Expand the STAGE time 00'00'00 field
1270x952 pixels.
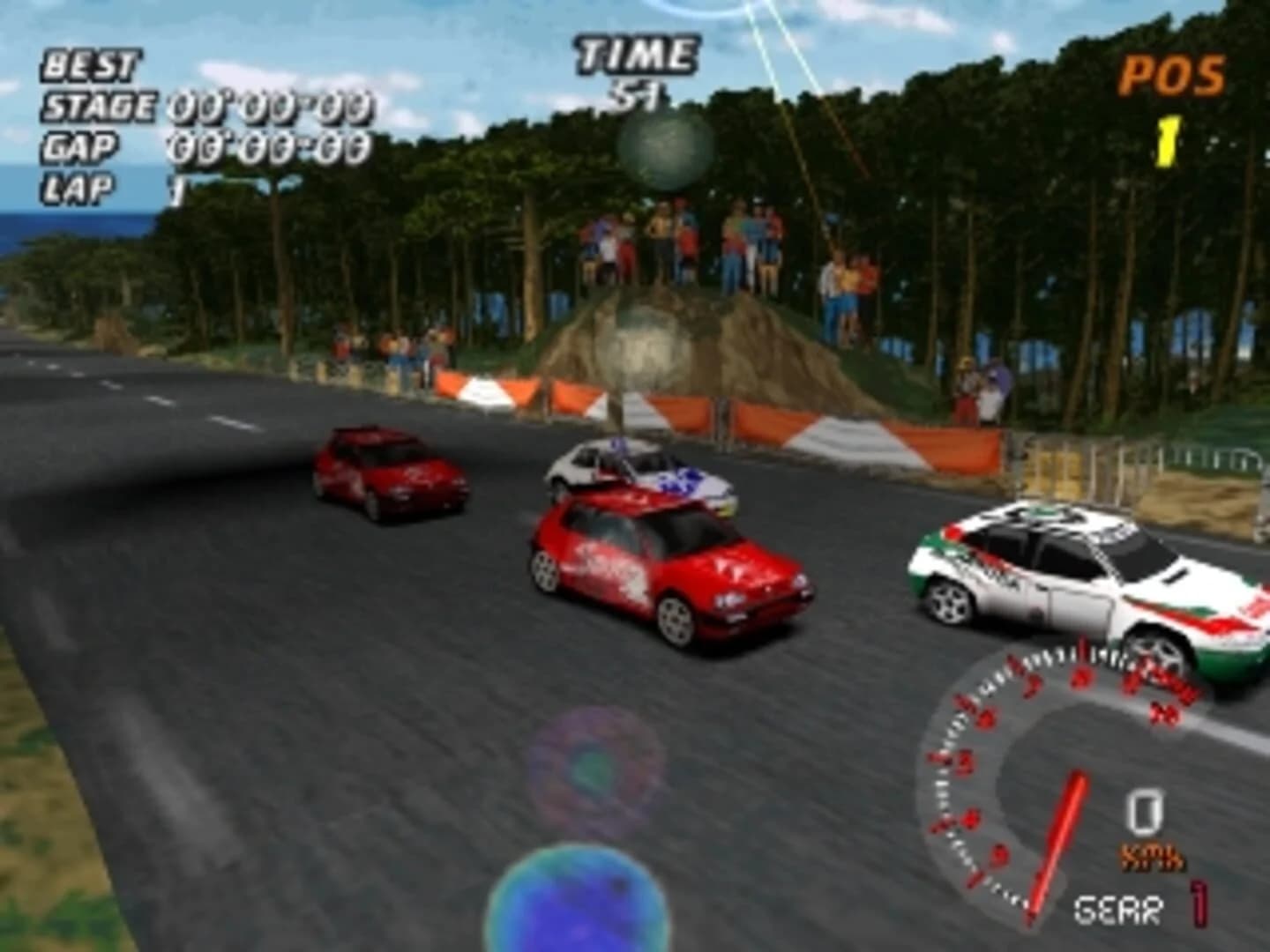269,108
